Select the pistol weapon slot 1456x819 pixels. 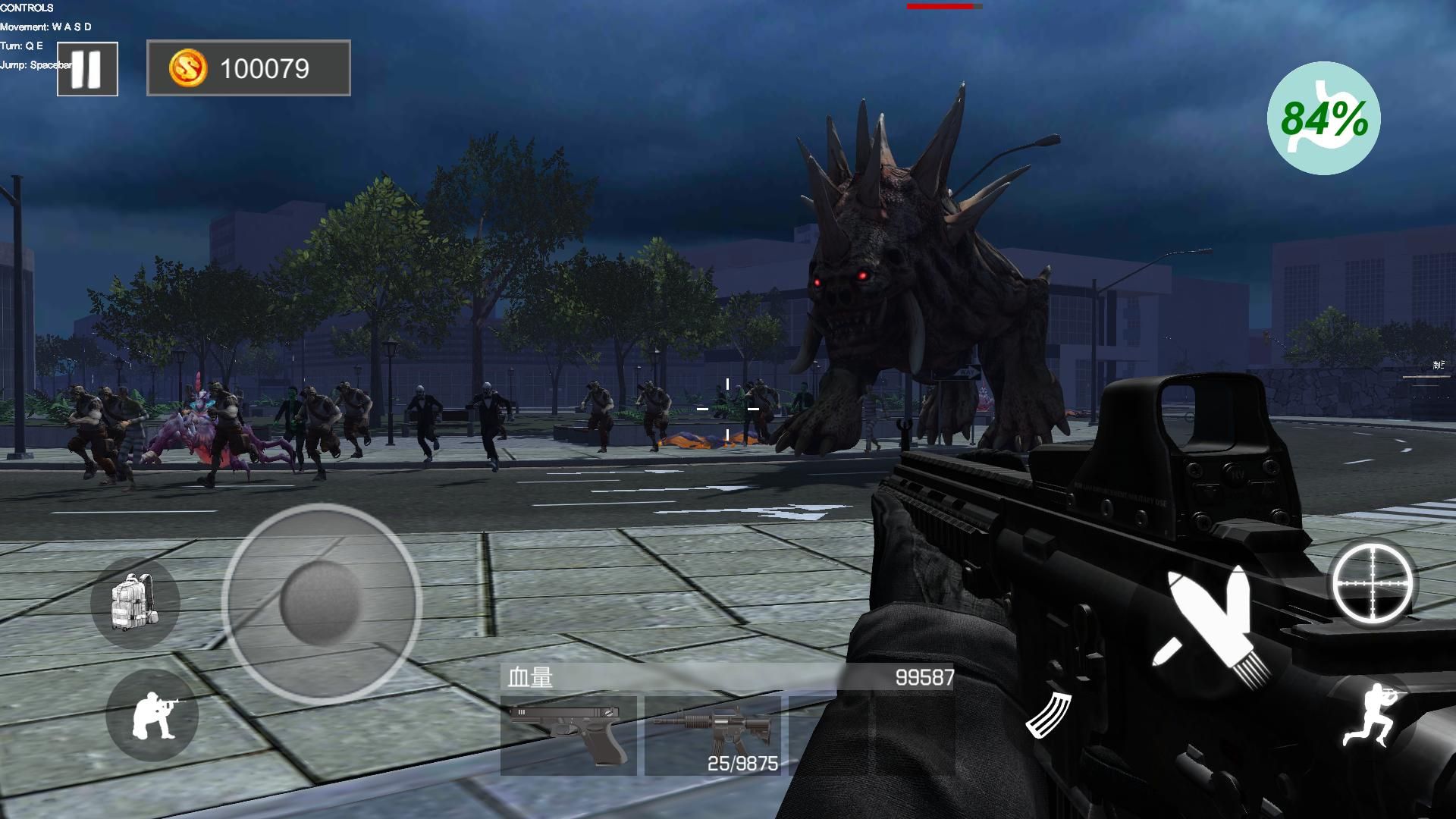click(568, 735)
